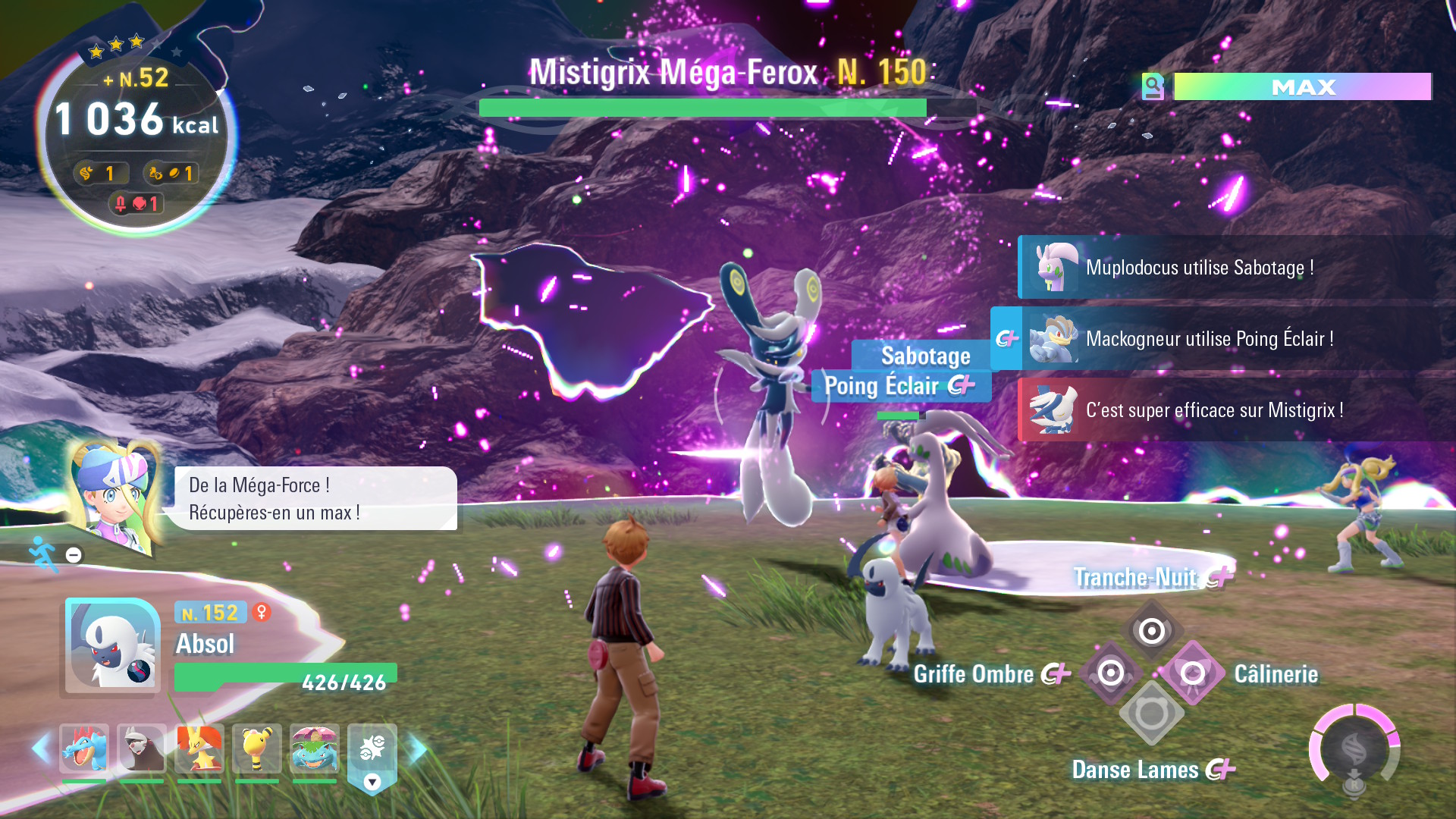This screenshot has width=1456, height=819.
Task: Use the Tranche-Nuit move
Action: click(x=1151, y=629)
